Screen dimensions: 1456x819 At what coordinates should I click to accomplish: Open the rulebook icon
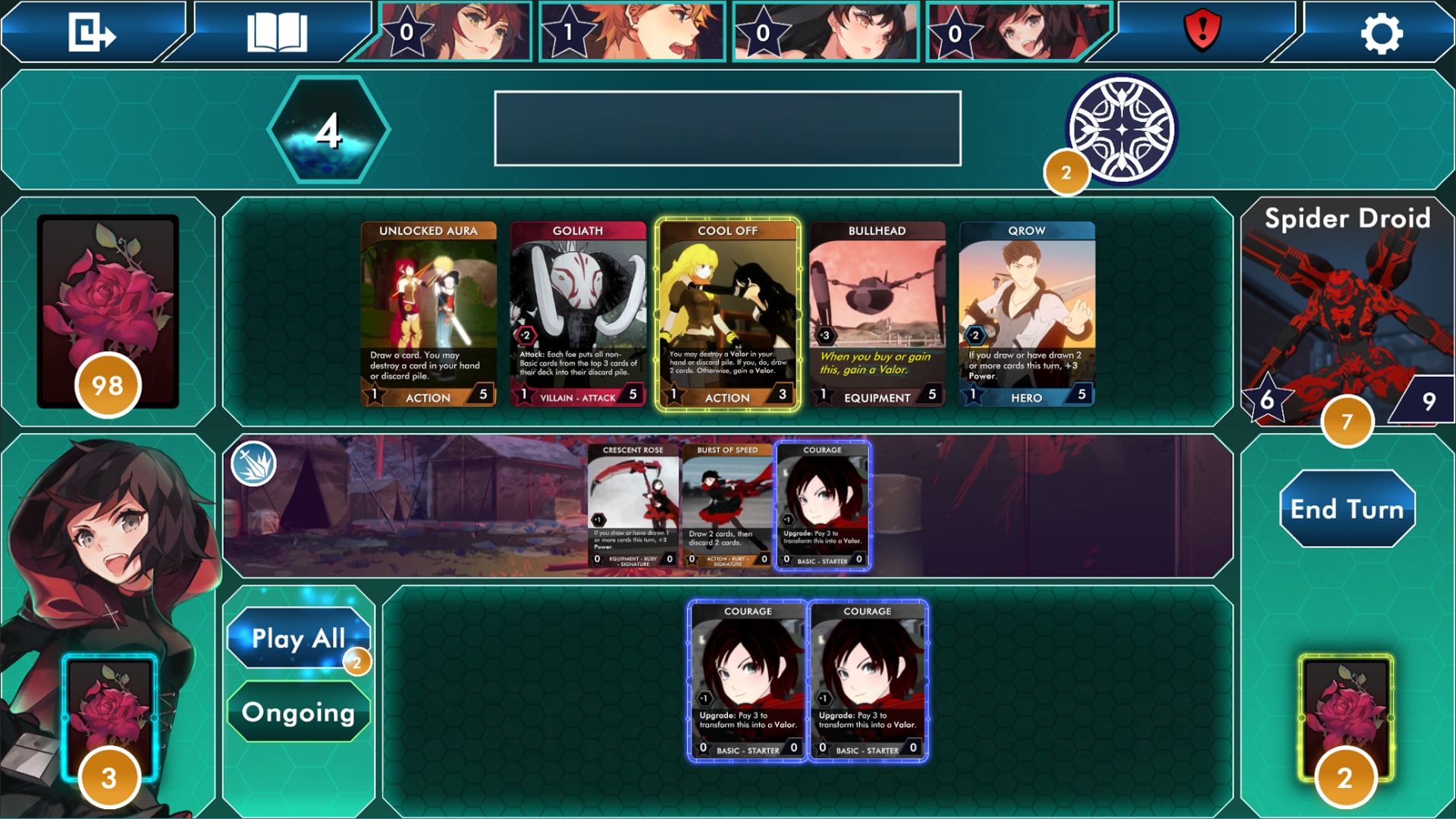[x=275, y=33]
